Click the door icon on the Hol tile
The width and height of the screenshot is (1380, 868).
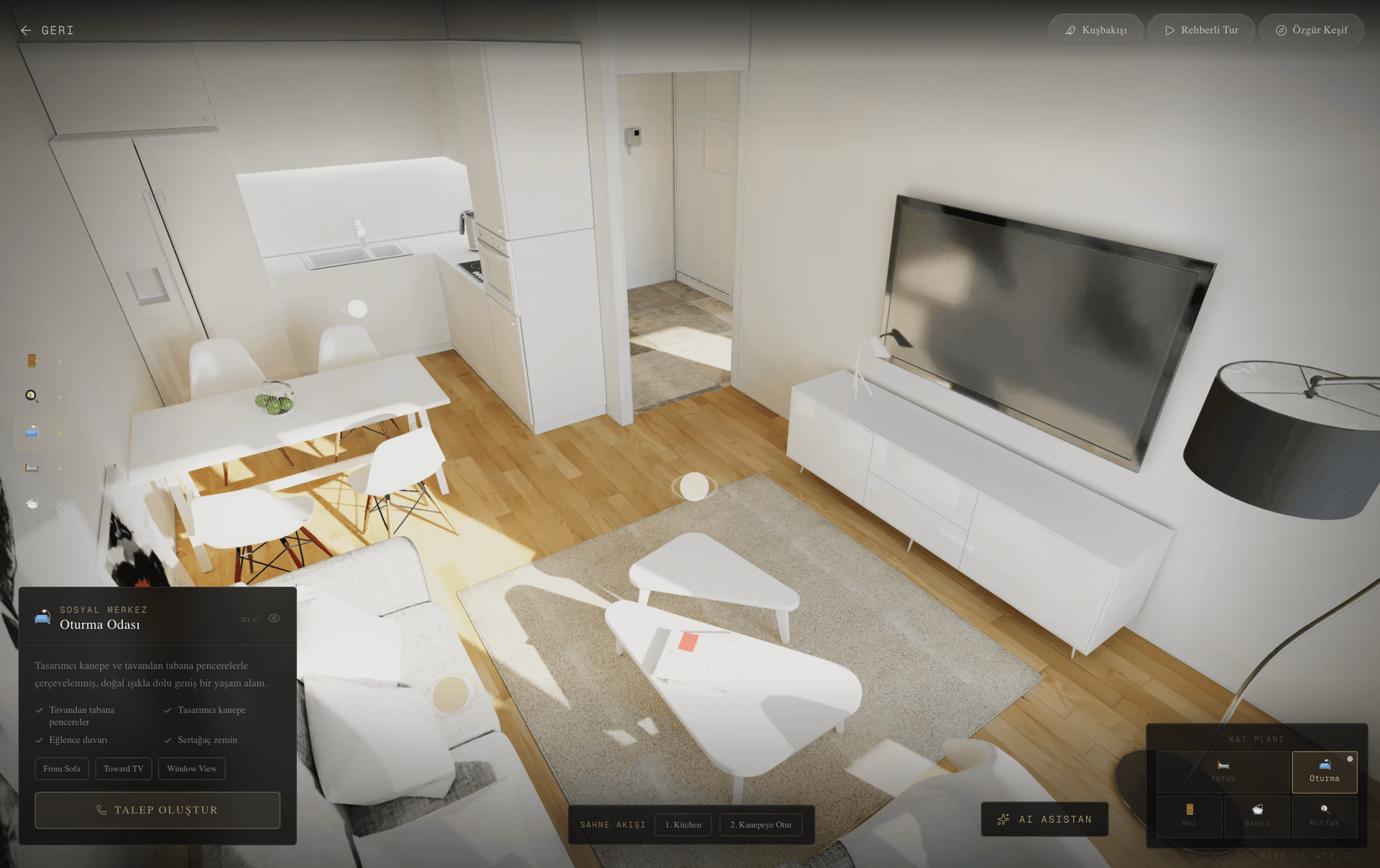click(1189, 808)
